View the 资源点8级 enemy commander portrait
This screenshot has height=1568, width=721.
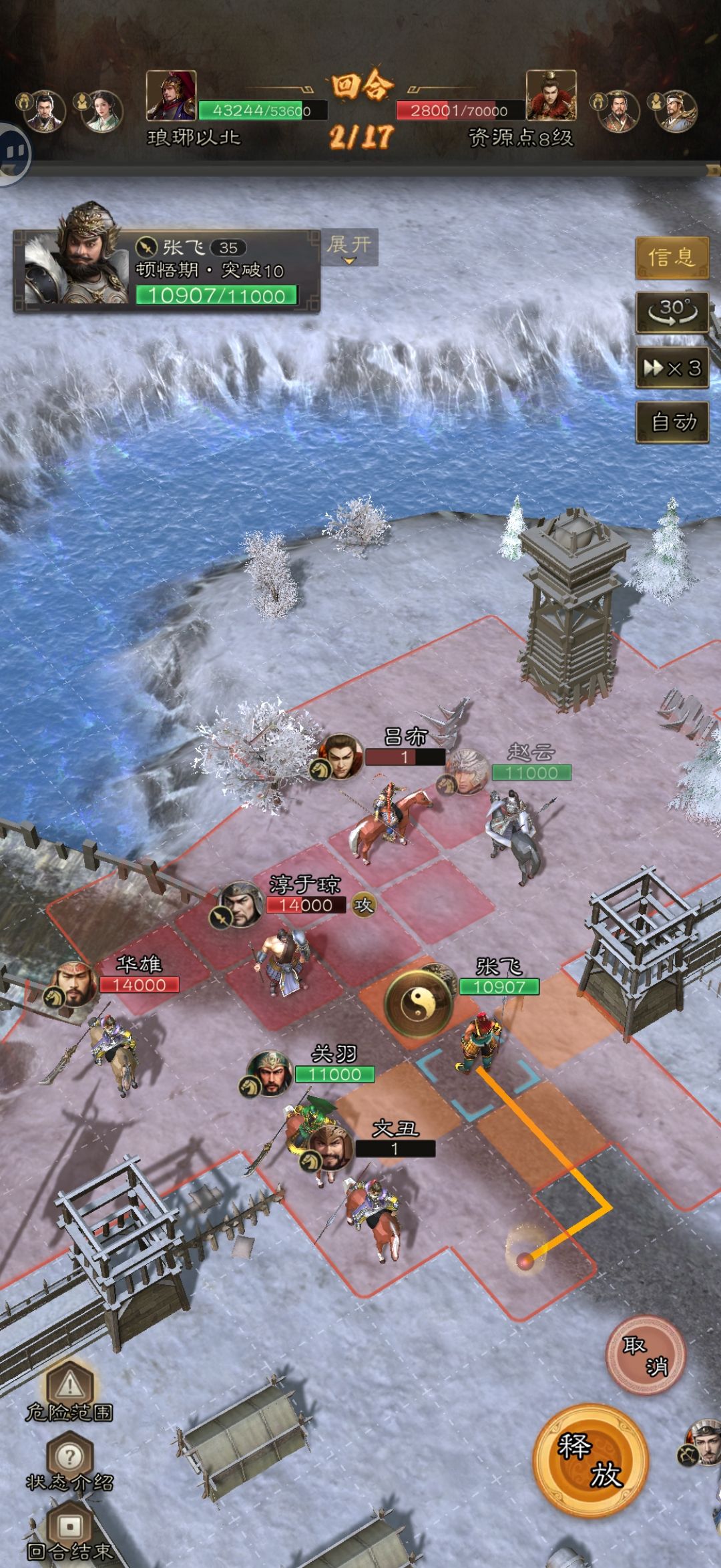tap(551, 95)
